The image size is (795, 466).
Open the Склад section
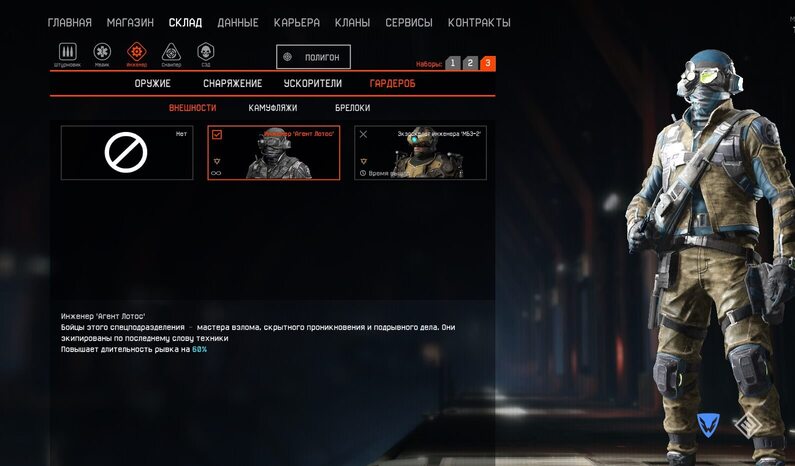pyautogui.click(x=185, y=22)
